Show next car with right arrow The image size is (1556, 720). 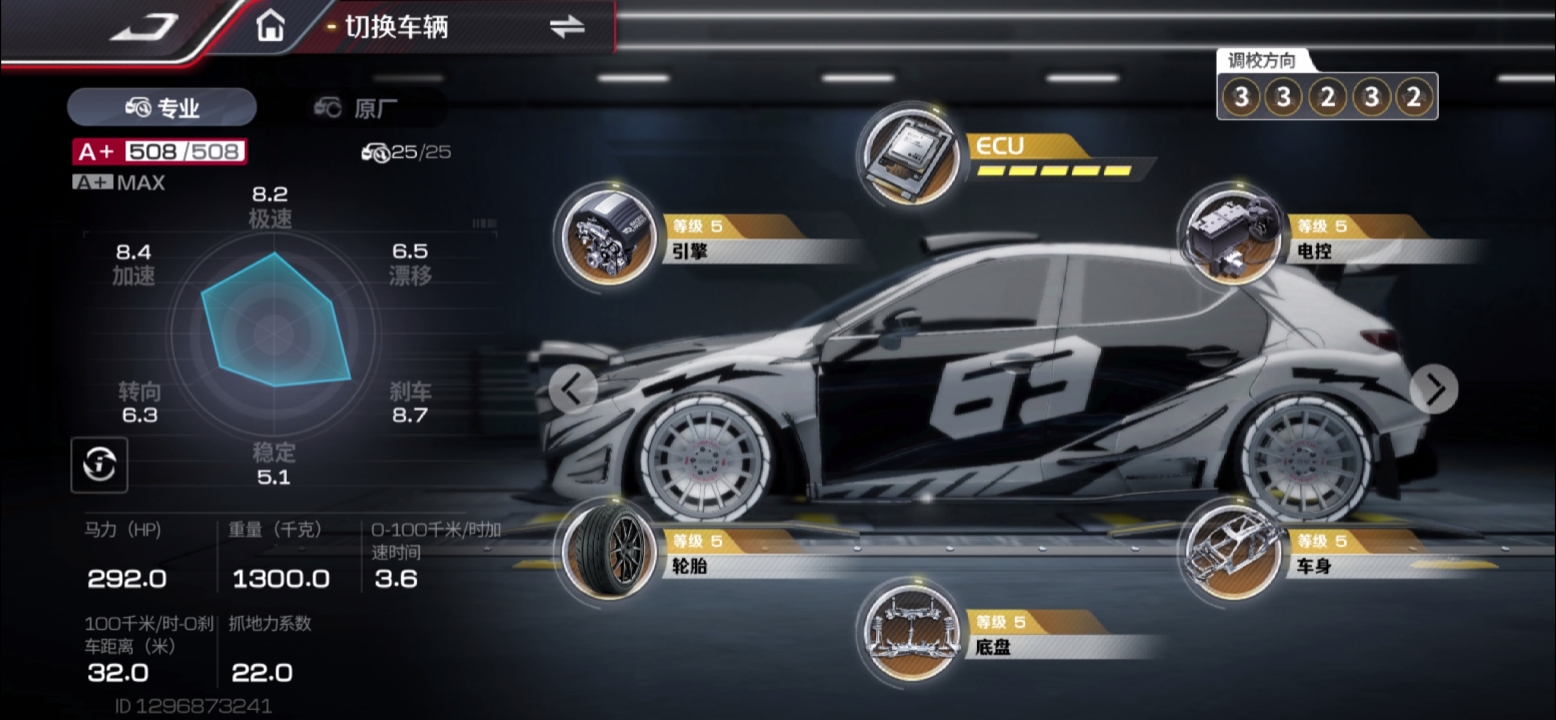pos(1434,389)
